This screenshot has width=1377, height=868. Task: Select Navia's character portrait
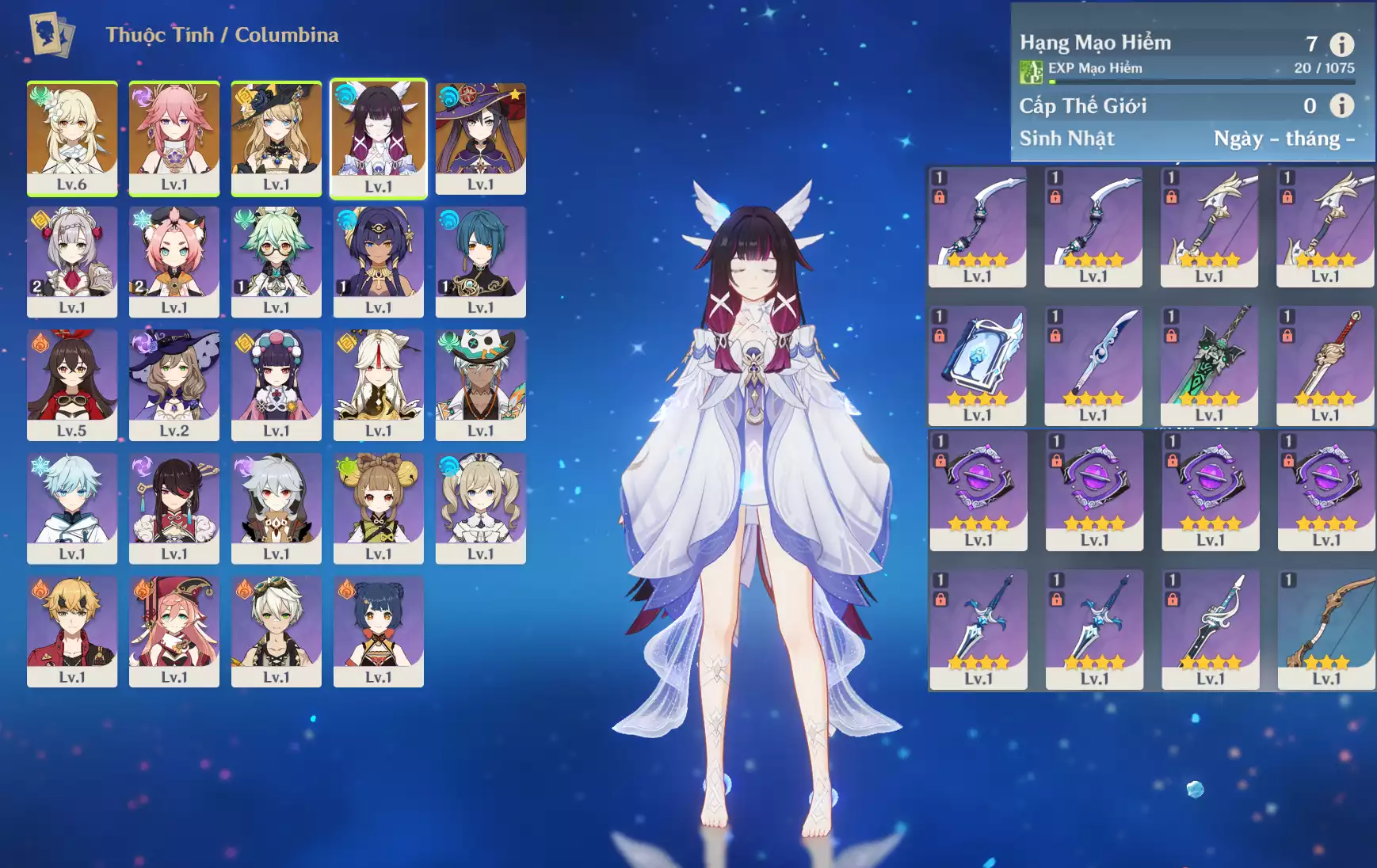277,137
